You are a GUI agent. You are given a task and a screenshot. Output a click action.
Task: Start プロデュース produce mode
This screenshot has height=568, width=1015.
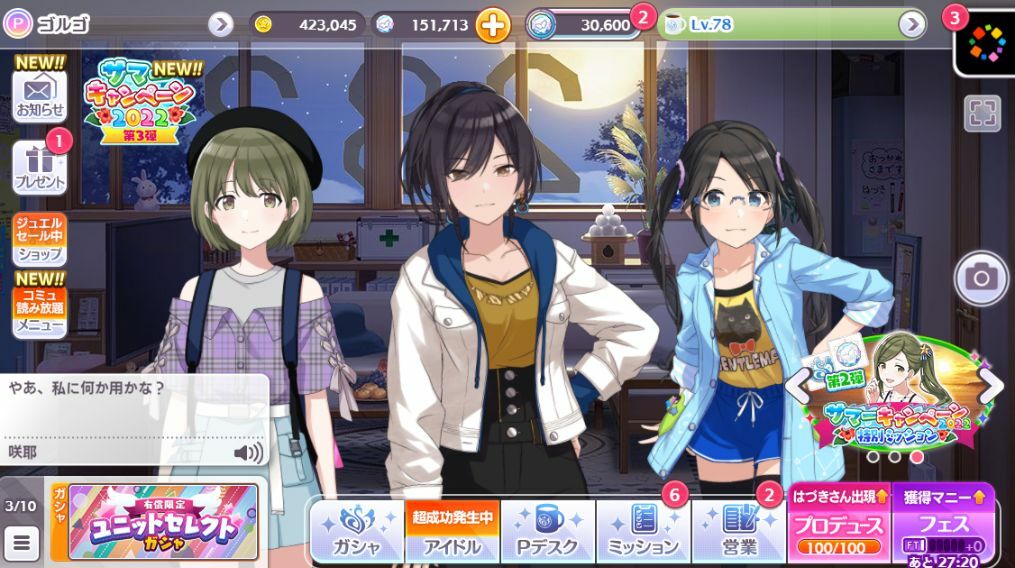[x=838, y=527]
